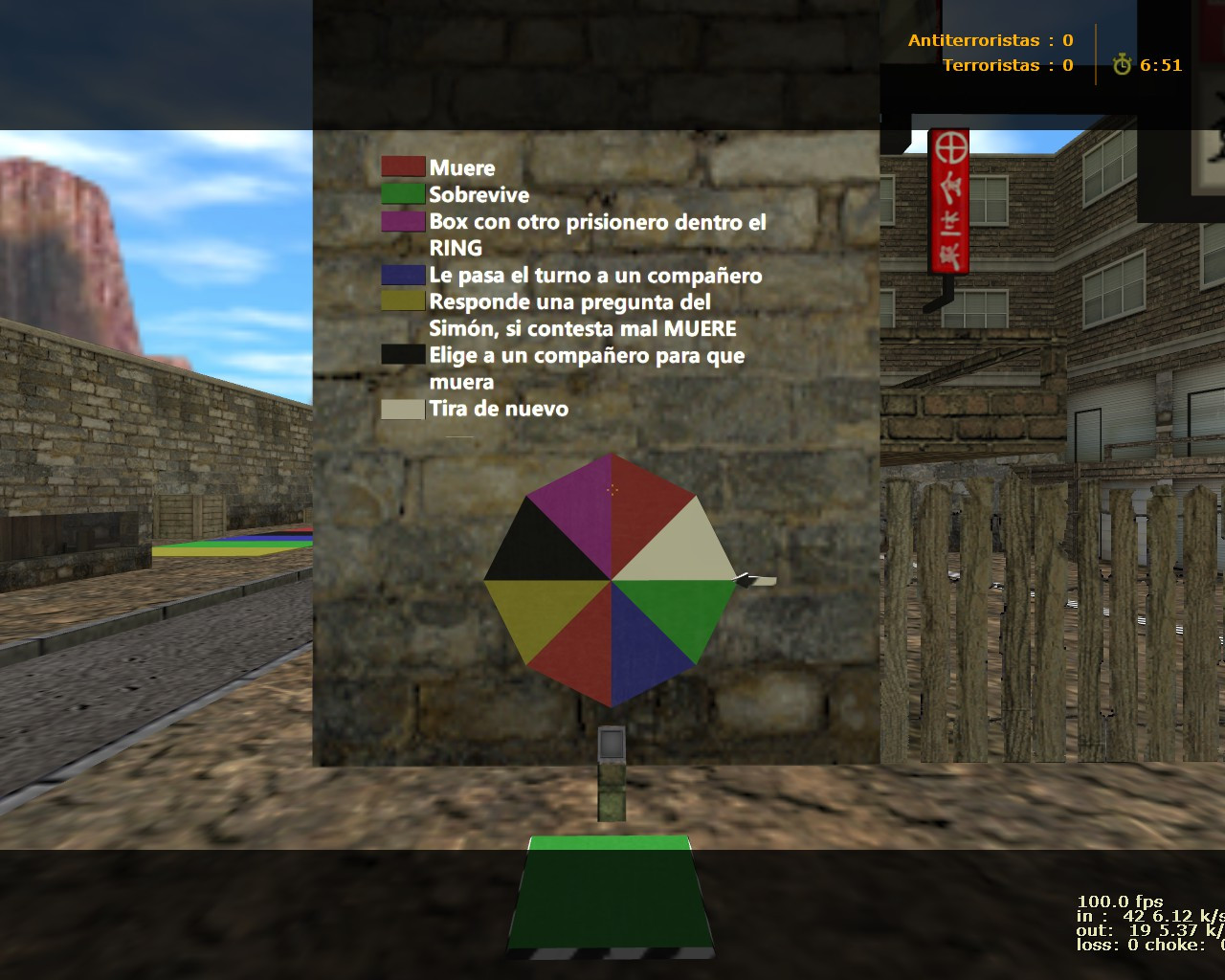Select the red Muere legend square

(402, 167)
